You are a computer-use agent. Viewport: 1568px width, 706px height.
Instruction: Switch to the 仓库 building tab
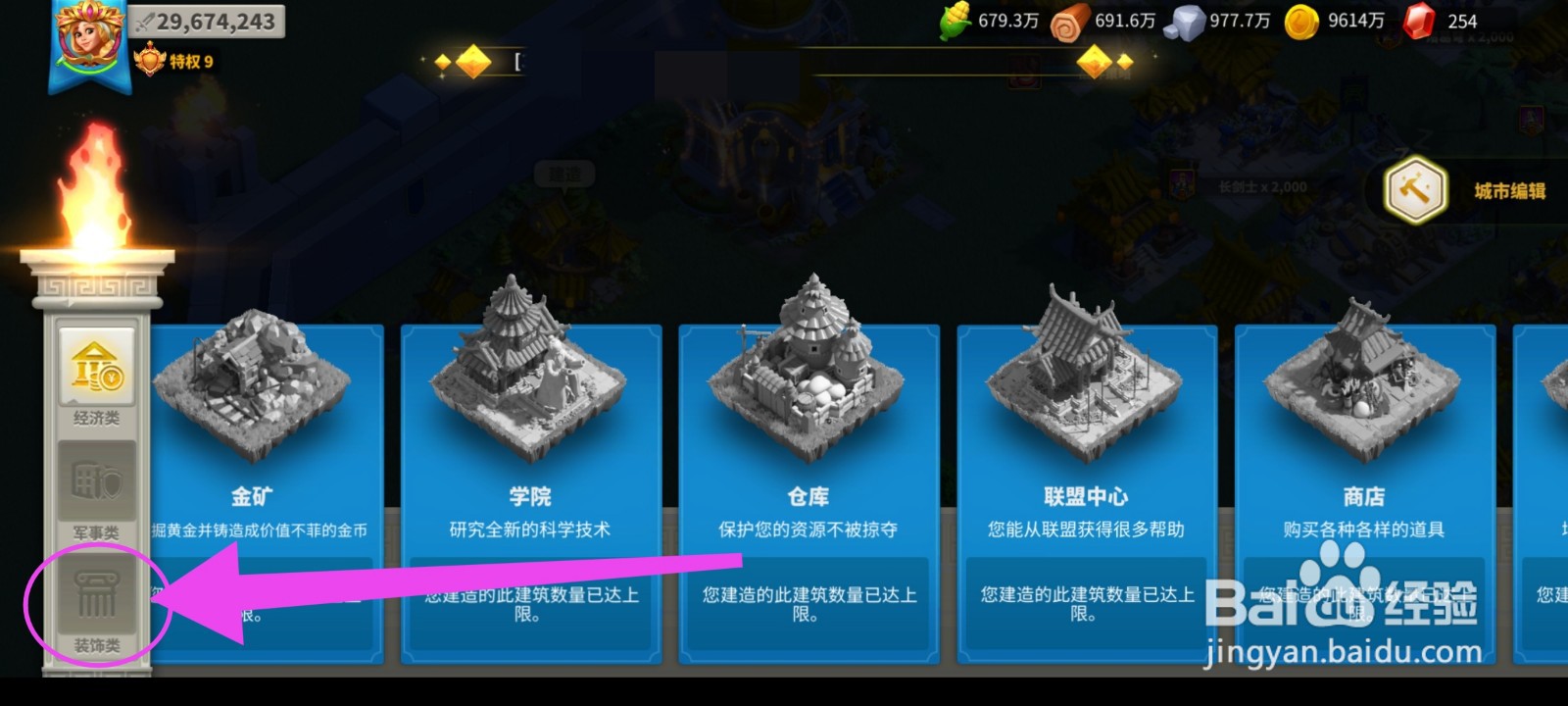pos(808,495)
